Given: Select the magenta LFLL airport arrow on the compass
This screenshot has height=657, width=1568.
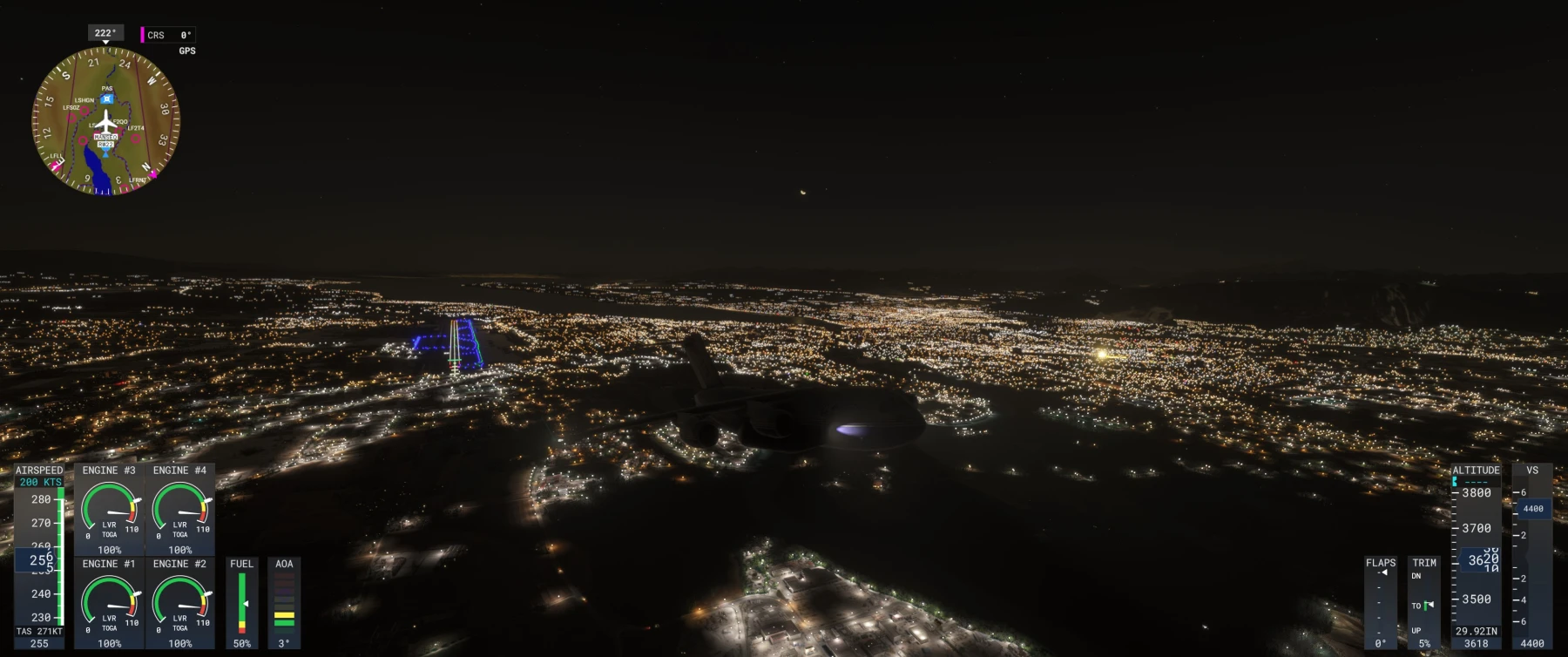Looking at the screenshot, I should pyautogui.click(x=57, y=163).
